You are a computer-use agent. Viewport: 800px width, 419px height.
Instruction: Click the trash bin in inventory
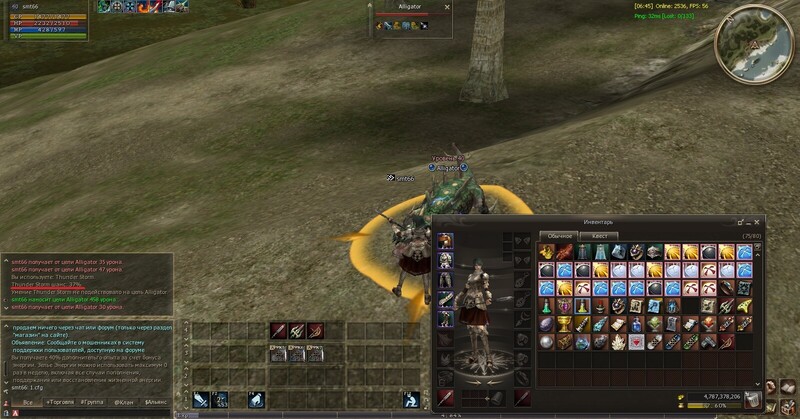coord(752,400)
